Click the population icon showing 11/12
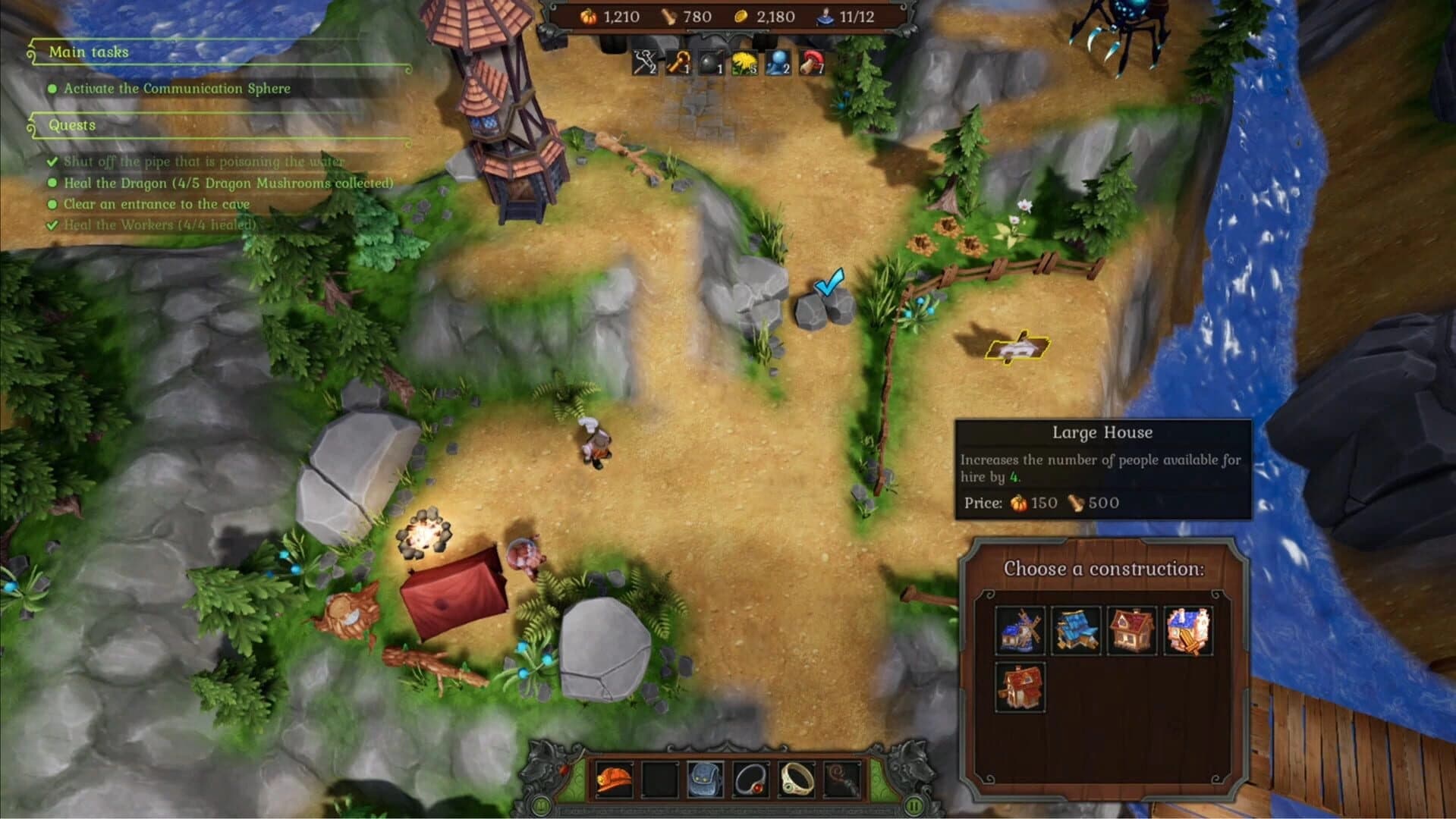 click(824, 17)
